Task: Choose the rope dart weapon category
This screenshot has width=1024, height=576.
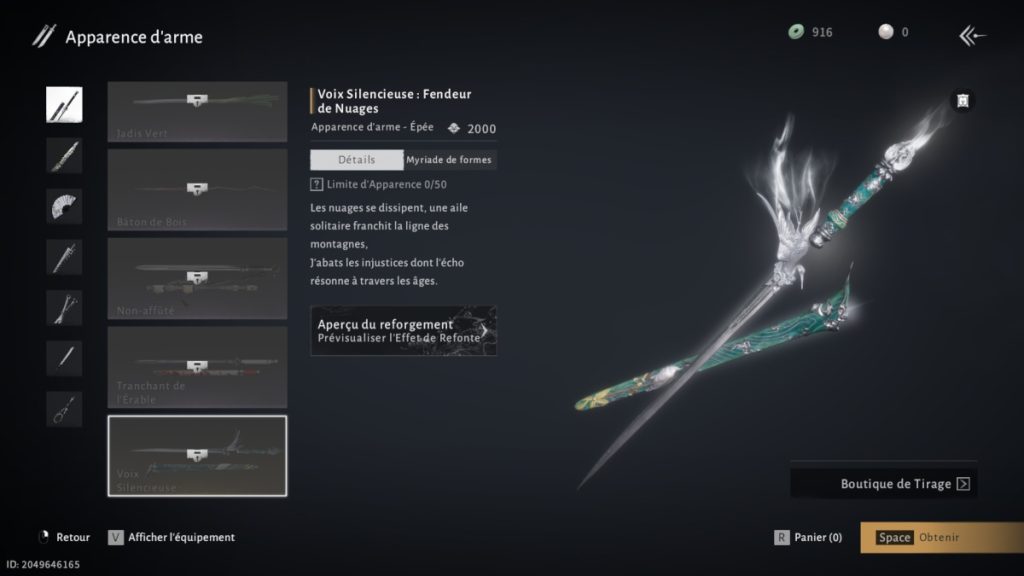Action: pyautogui.click(x=64, y=409)
